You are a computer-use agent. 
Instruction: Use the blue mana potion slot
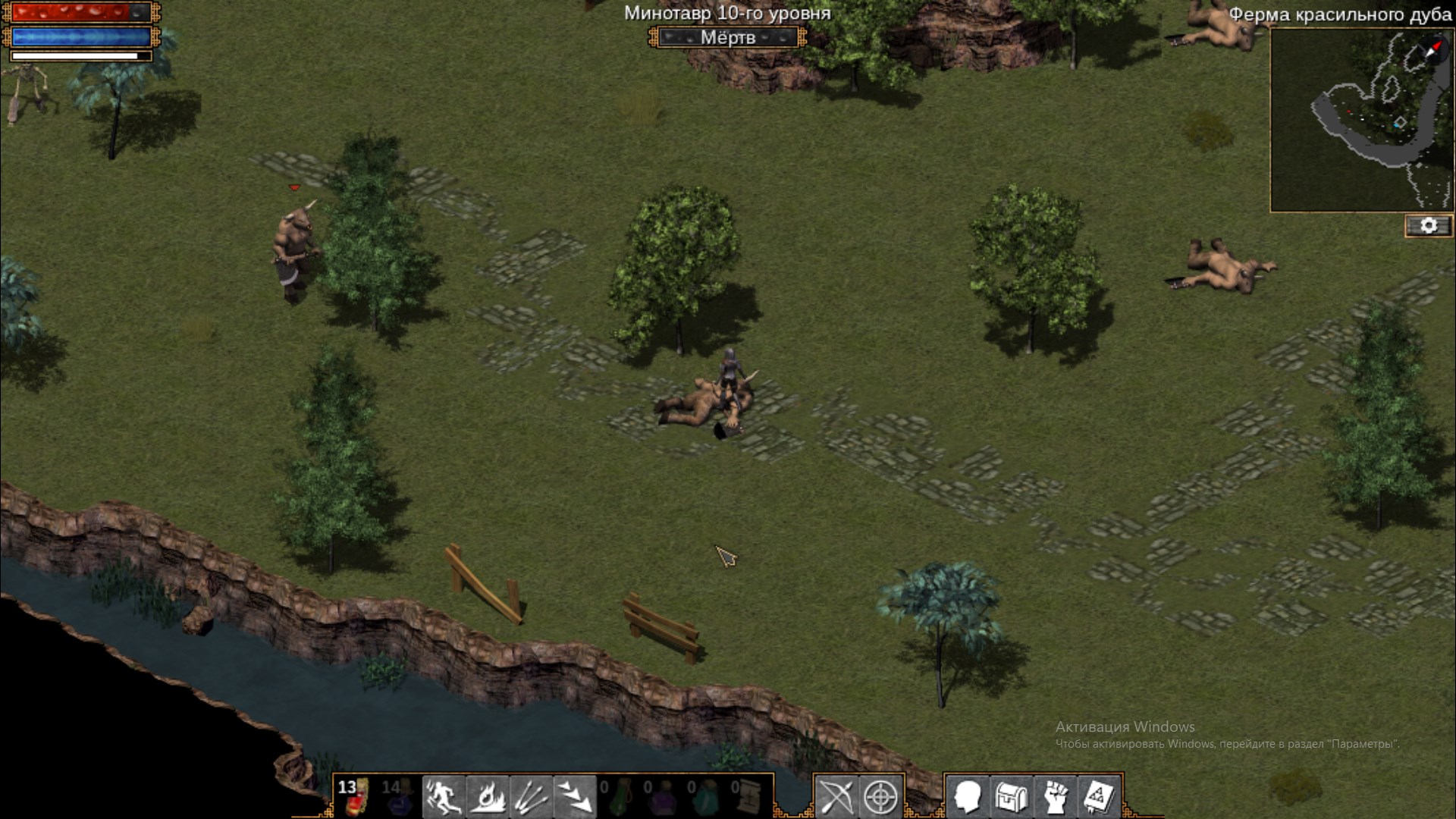click(398, 796)
